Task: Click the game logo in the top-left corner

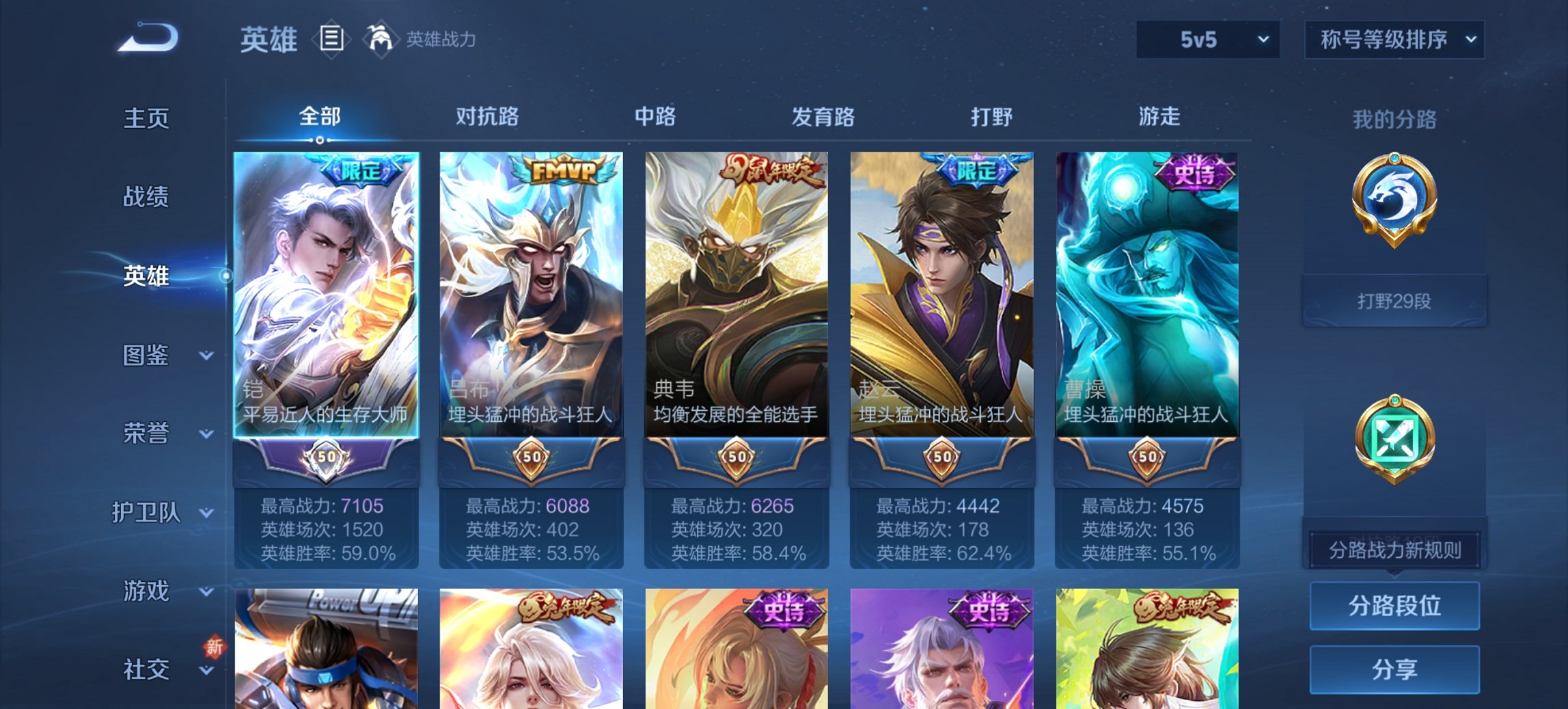Action: tap(147, 38)
